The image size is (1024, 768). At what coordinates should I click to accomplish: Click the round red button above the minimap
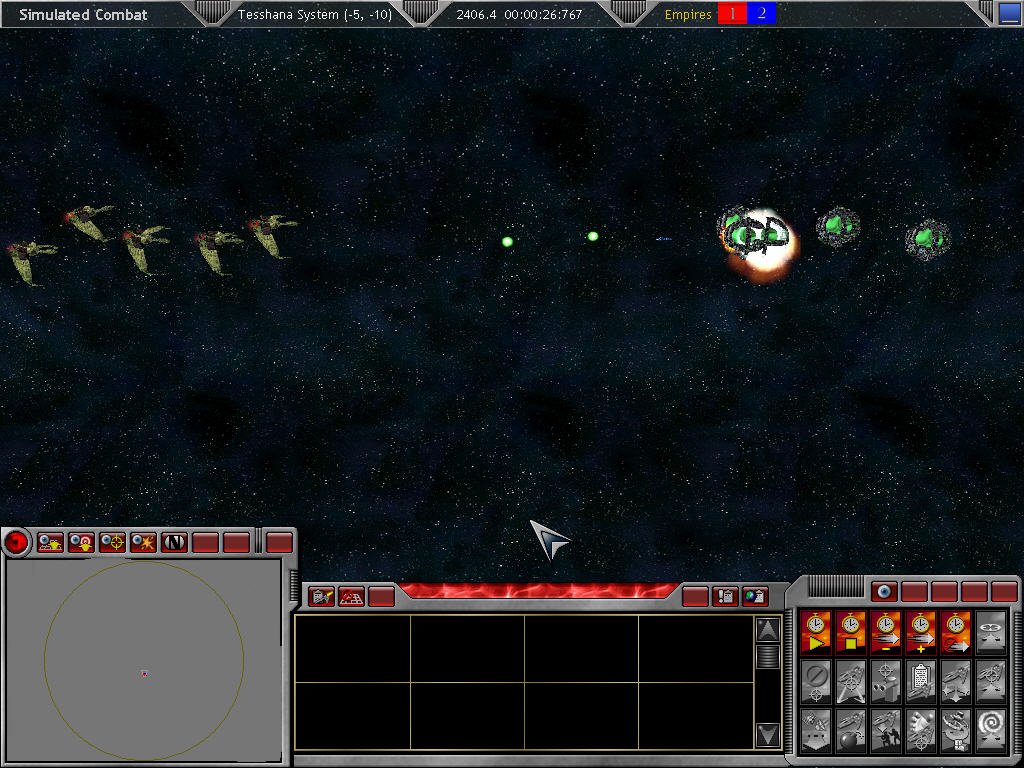(16, 543)
